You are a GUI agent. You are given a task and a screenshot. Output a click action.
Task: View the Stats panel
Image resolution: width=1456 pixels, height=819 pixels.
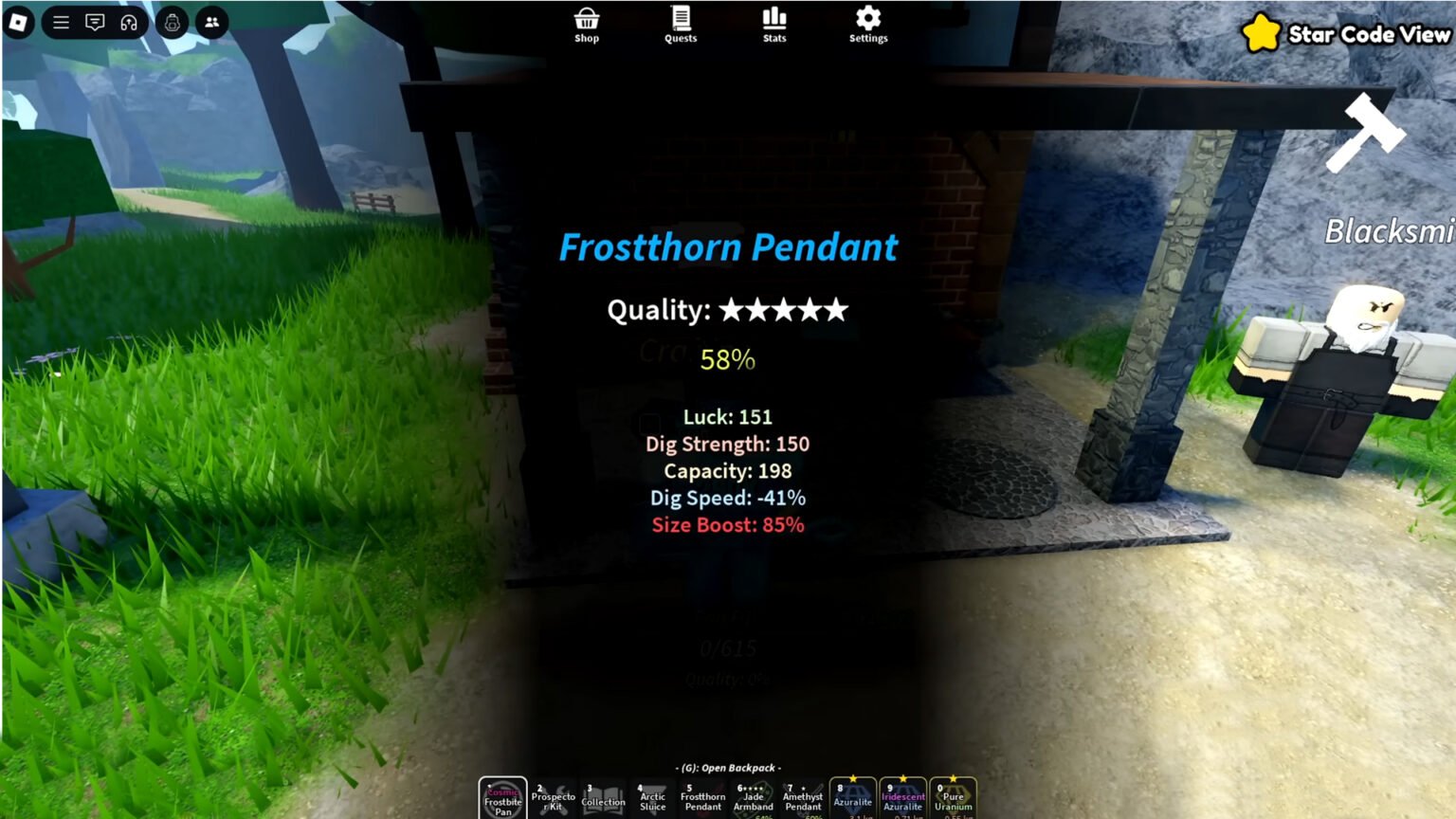coord(774,23)
